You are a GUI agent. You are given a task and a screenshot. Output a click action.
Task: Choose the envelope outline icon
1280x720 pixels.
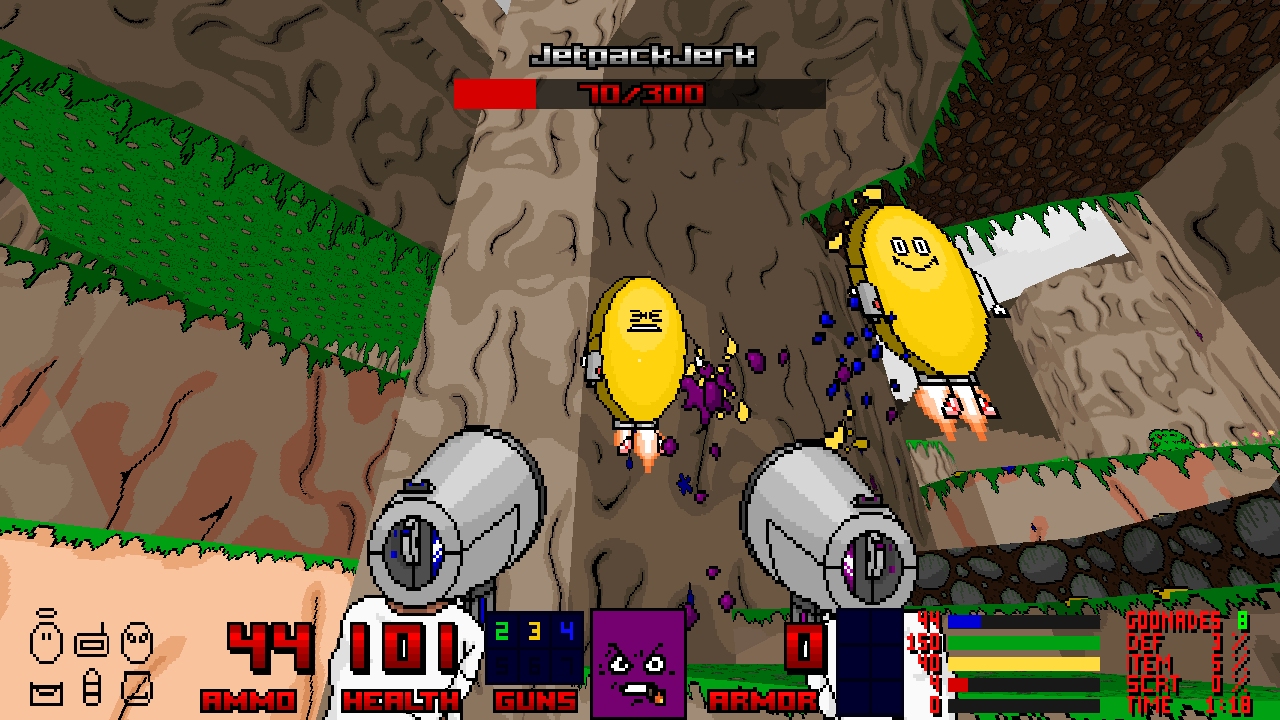coord(47,689)
